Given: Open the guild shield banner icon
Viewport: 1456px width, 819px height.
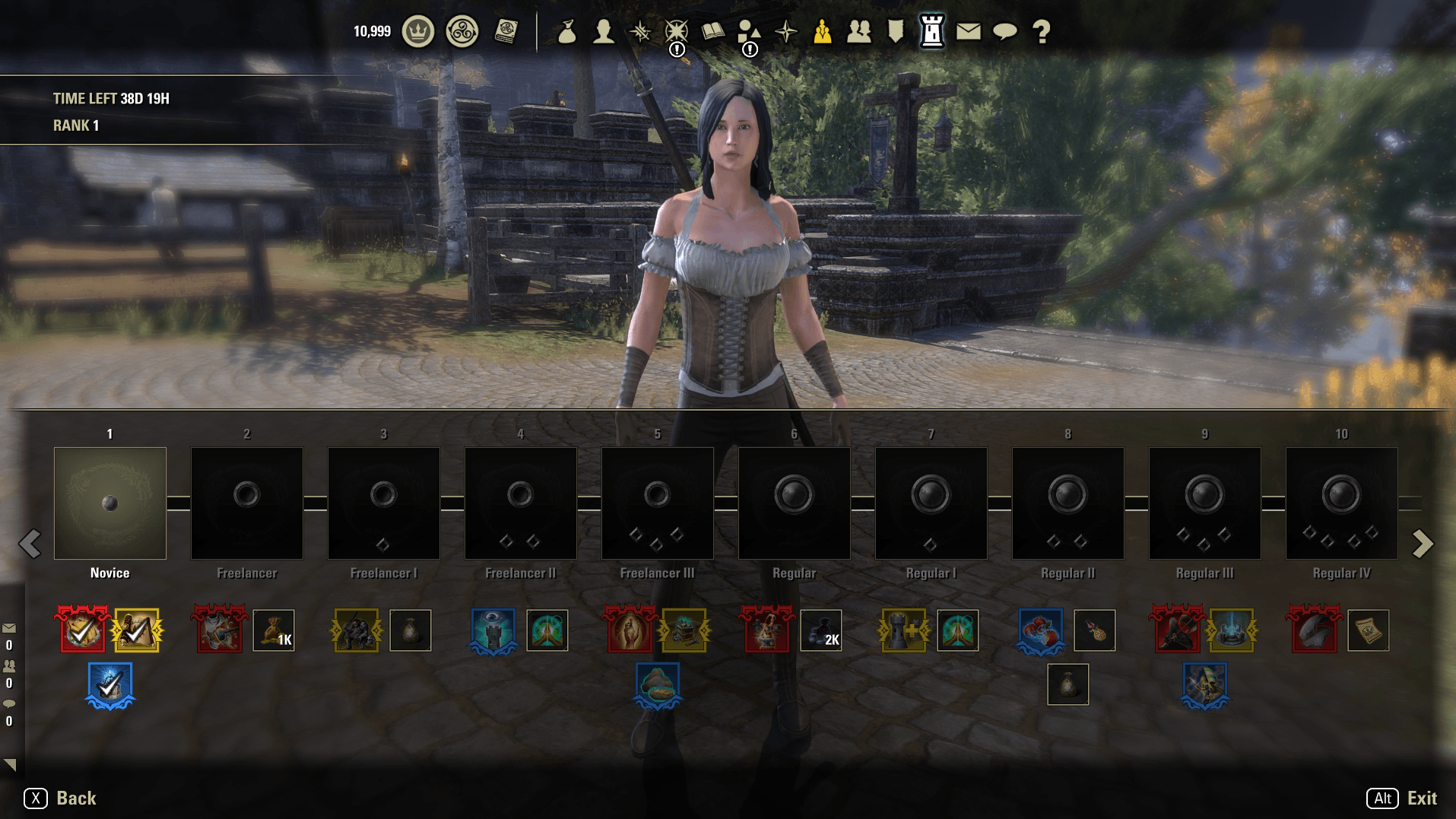Looking at the screenshot, I should tap(896, 32).
